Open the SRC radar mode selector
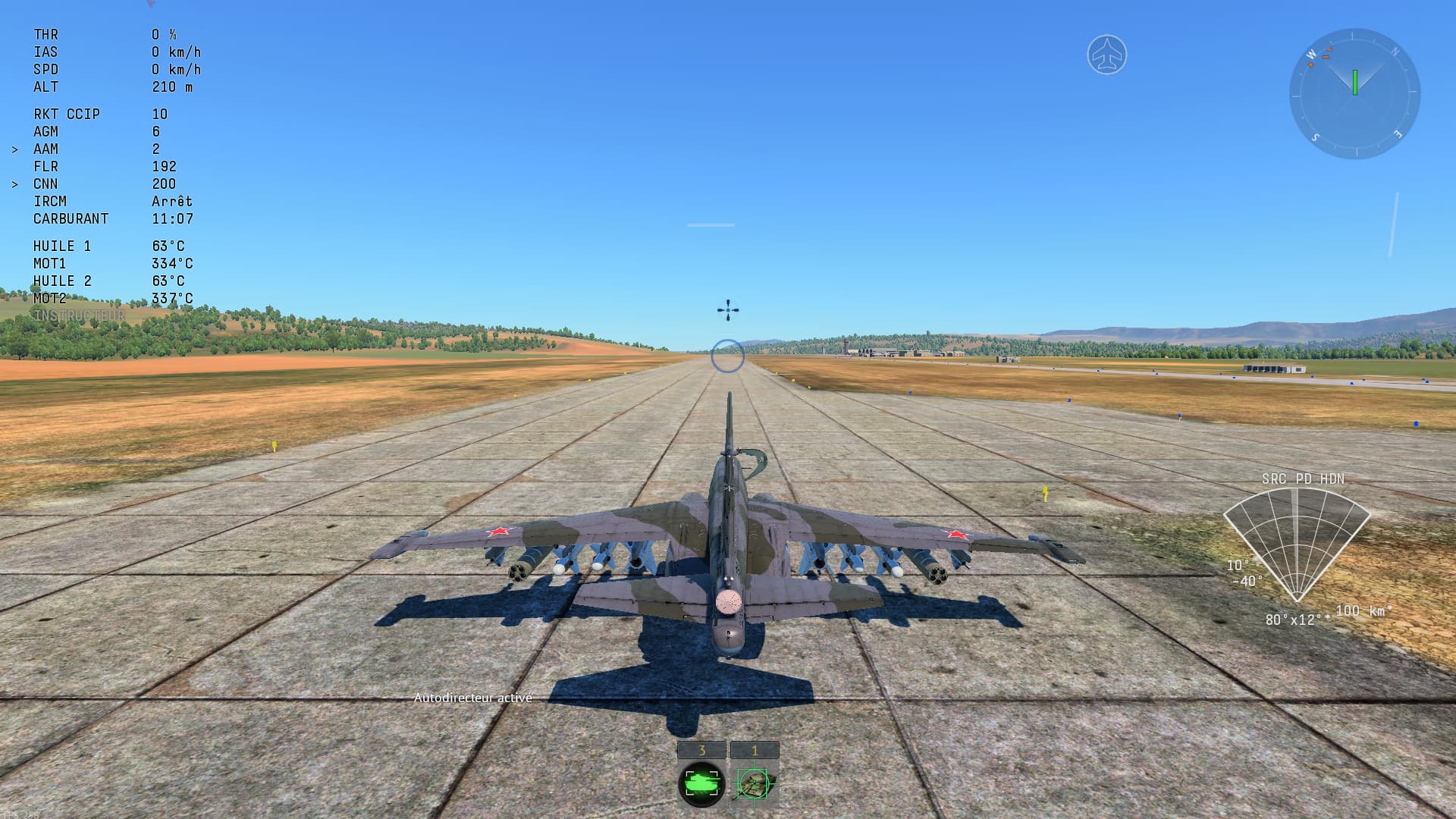The width and height of the screenshot is (1456, 819). pyautogui.click(x=1274, y=479)
